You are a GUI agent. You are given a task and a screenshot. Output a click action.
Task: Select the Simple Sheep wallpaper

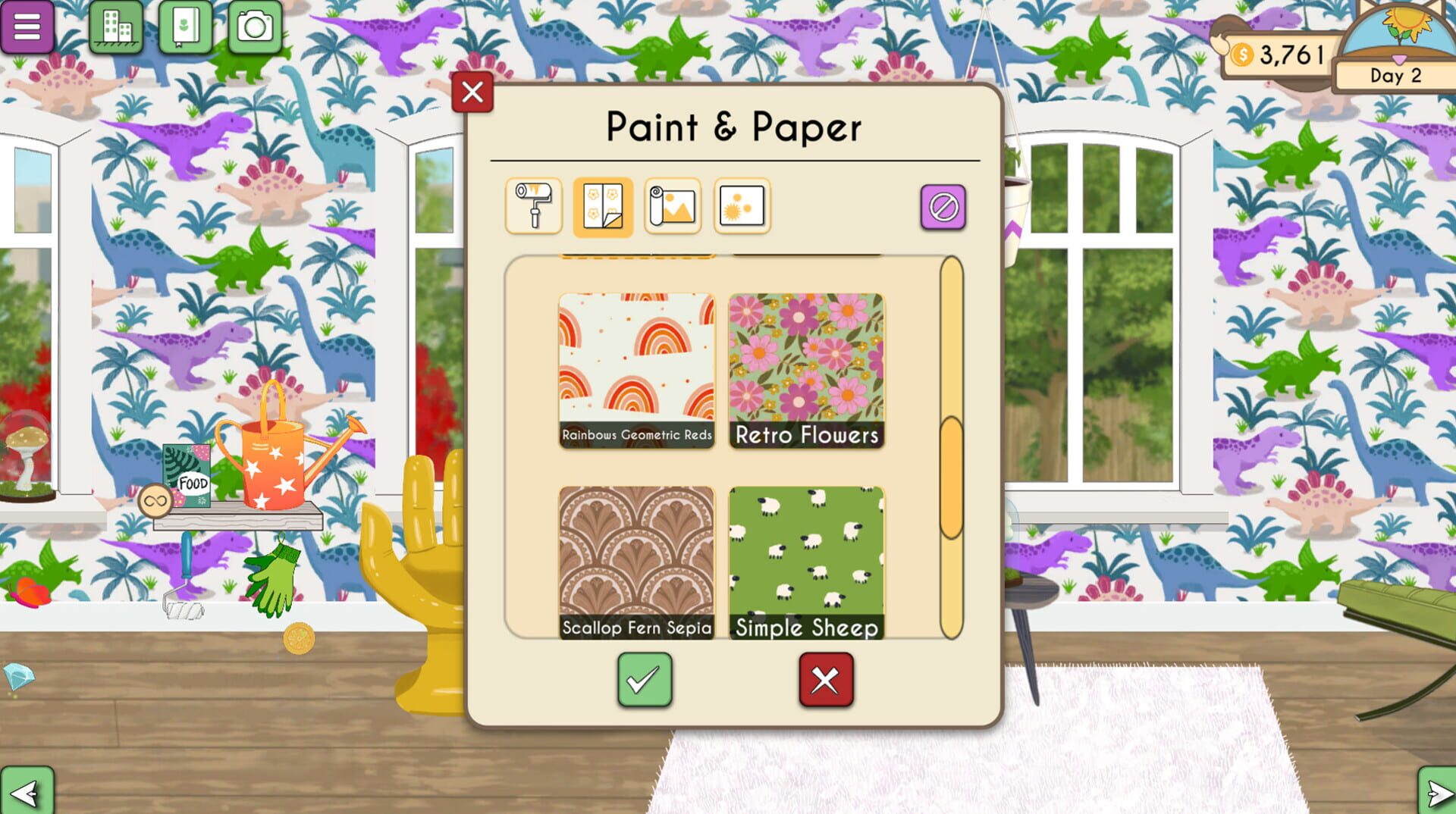806,557
